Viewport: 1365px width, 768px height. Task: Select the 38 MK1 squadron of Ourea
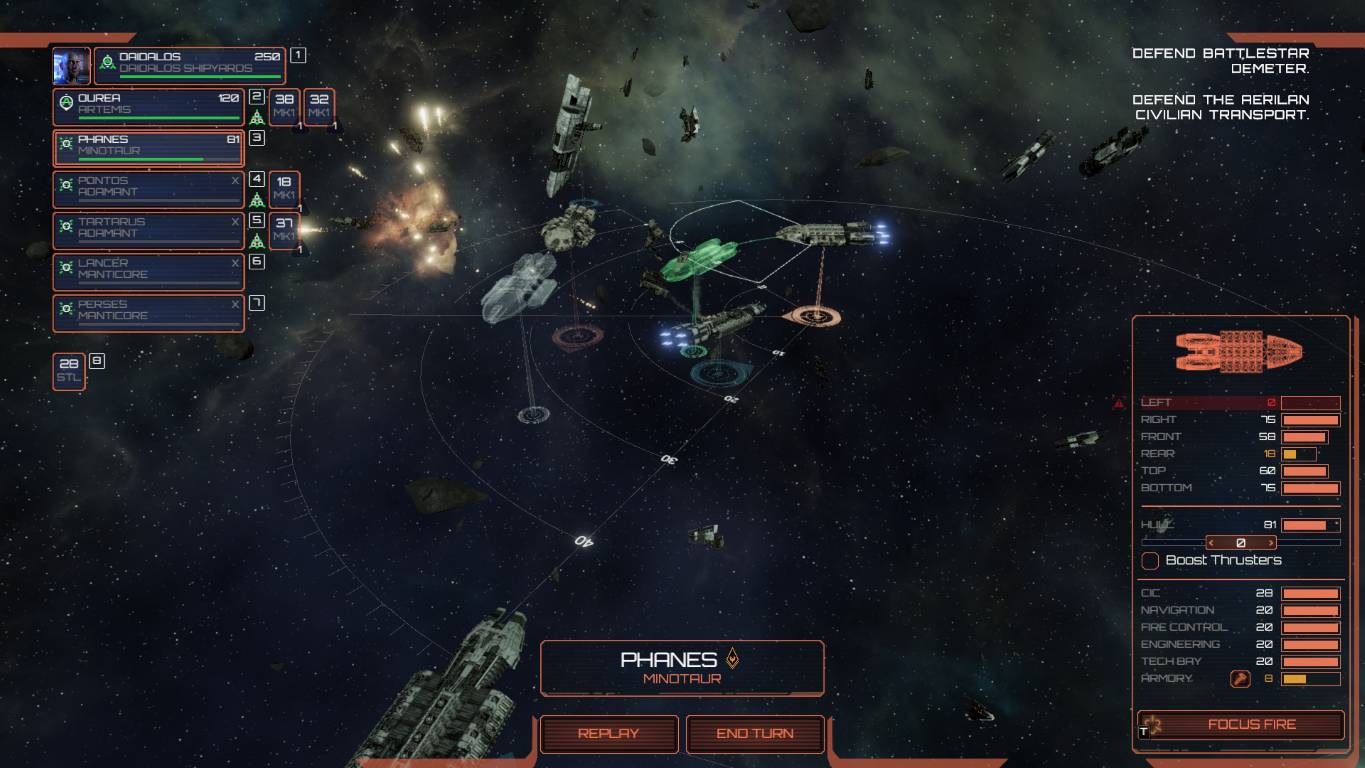tap(285, 107)
